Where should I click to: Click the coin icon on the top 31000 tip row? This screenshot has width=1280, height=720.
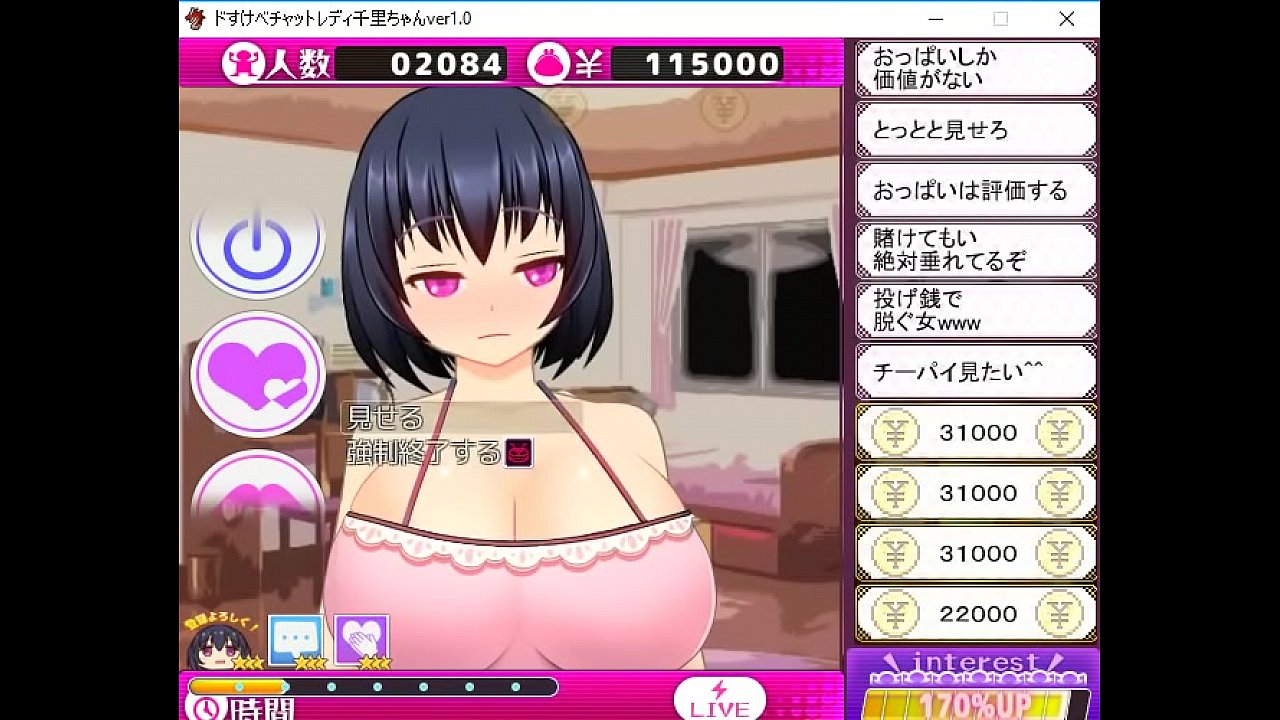pyautogui.click(x=897, y=432)
